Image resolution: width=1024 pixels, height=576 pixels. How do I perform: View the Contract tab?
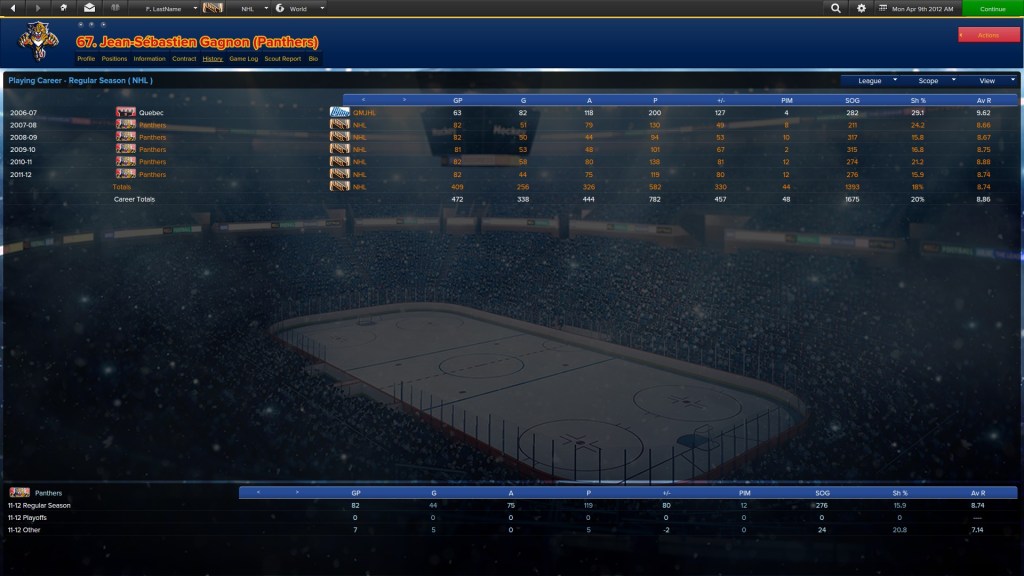pyautogui.click(x=184, y=59)
